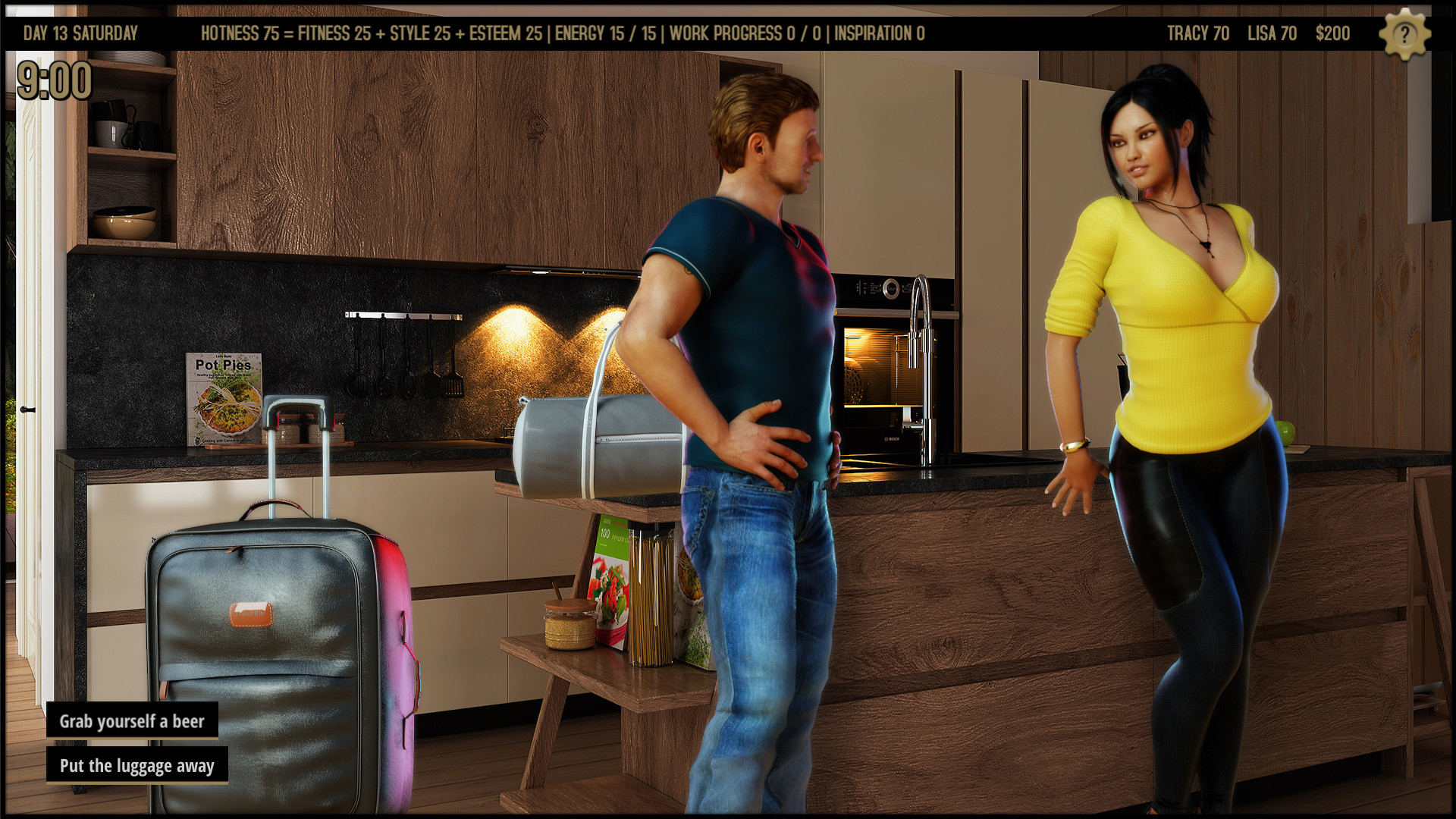Choose 'Grab yourself a beer'
Screen dimensions: 1456x819
132,721
